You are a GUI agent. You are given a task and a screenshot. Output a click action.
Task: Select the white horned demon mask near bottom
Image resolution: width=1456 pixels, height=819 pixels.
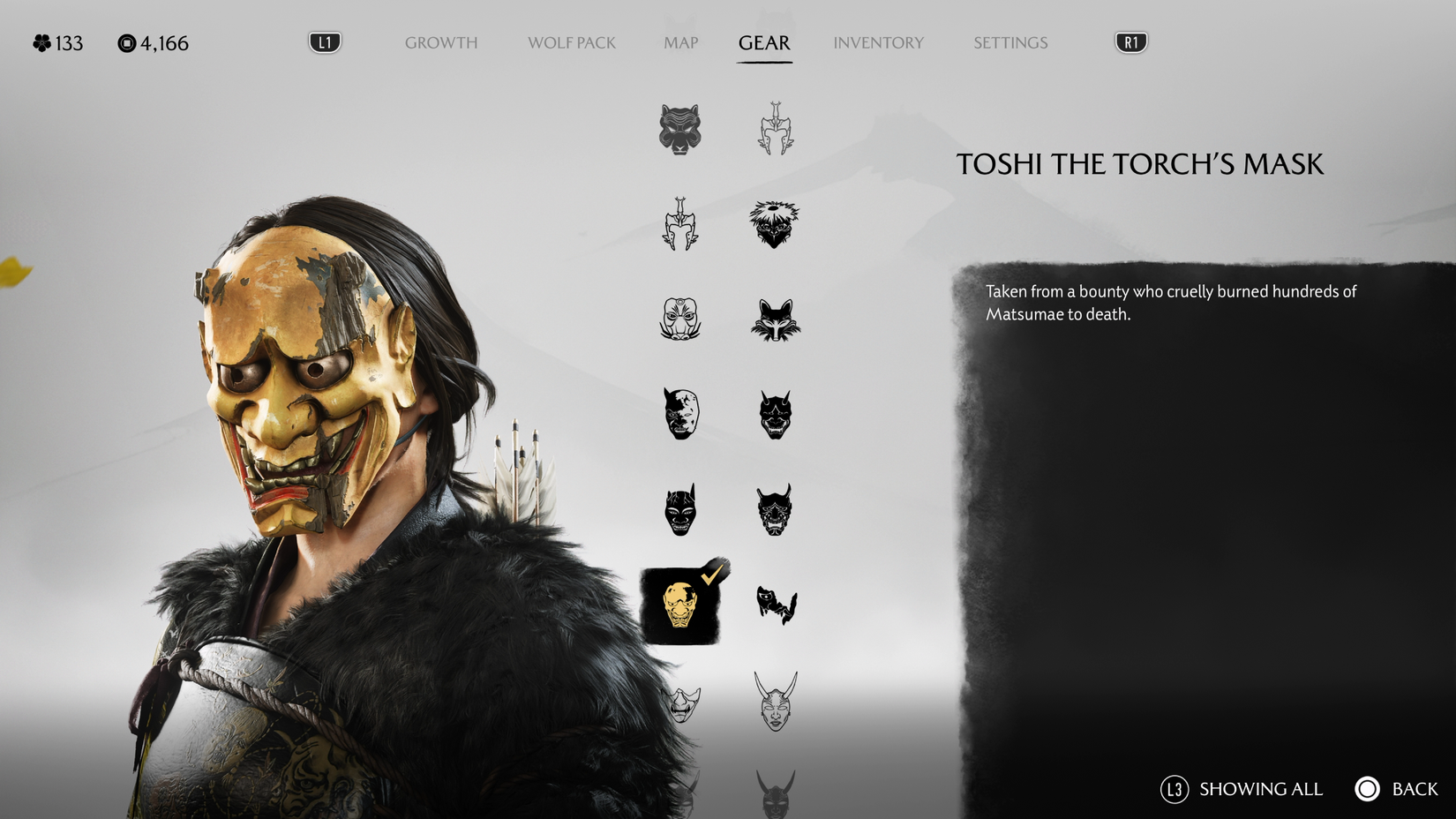777,702
